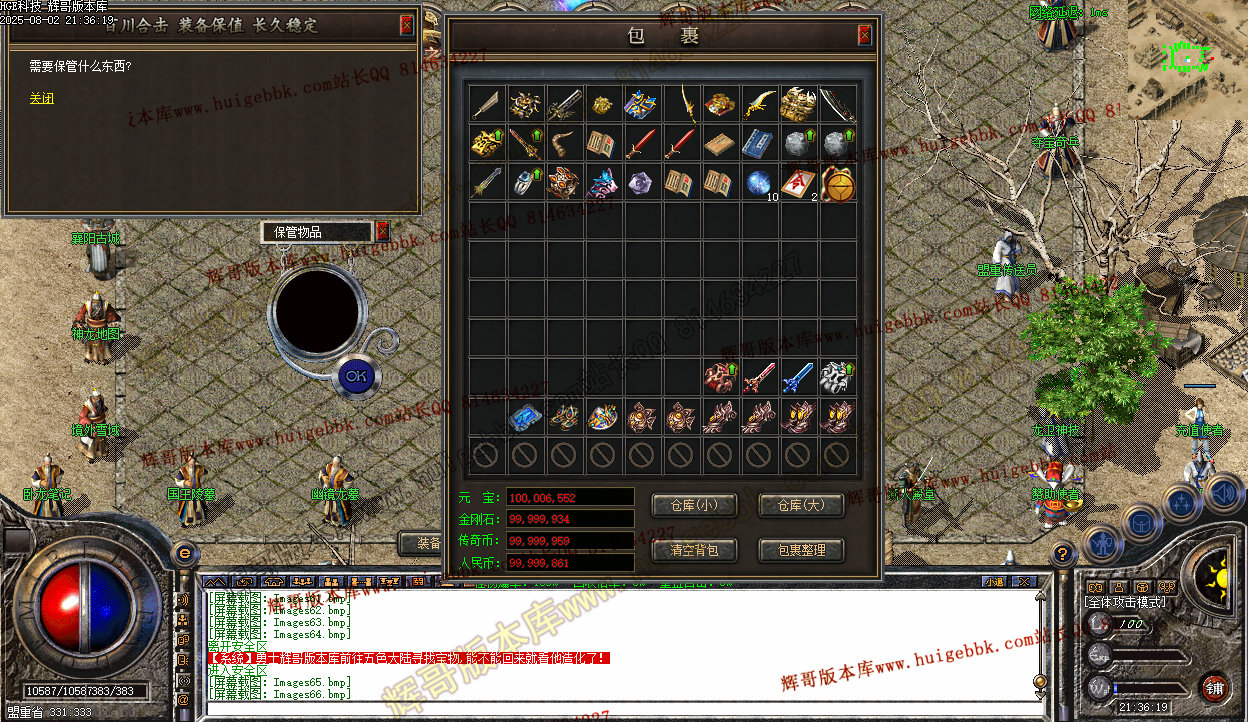Close the 包裹 inventory window
Screen dimensions: 1248x722
(x=864, y=36)
